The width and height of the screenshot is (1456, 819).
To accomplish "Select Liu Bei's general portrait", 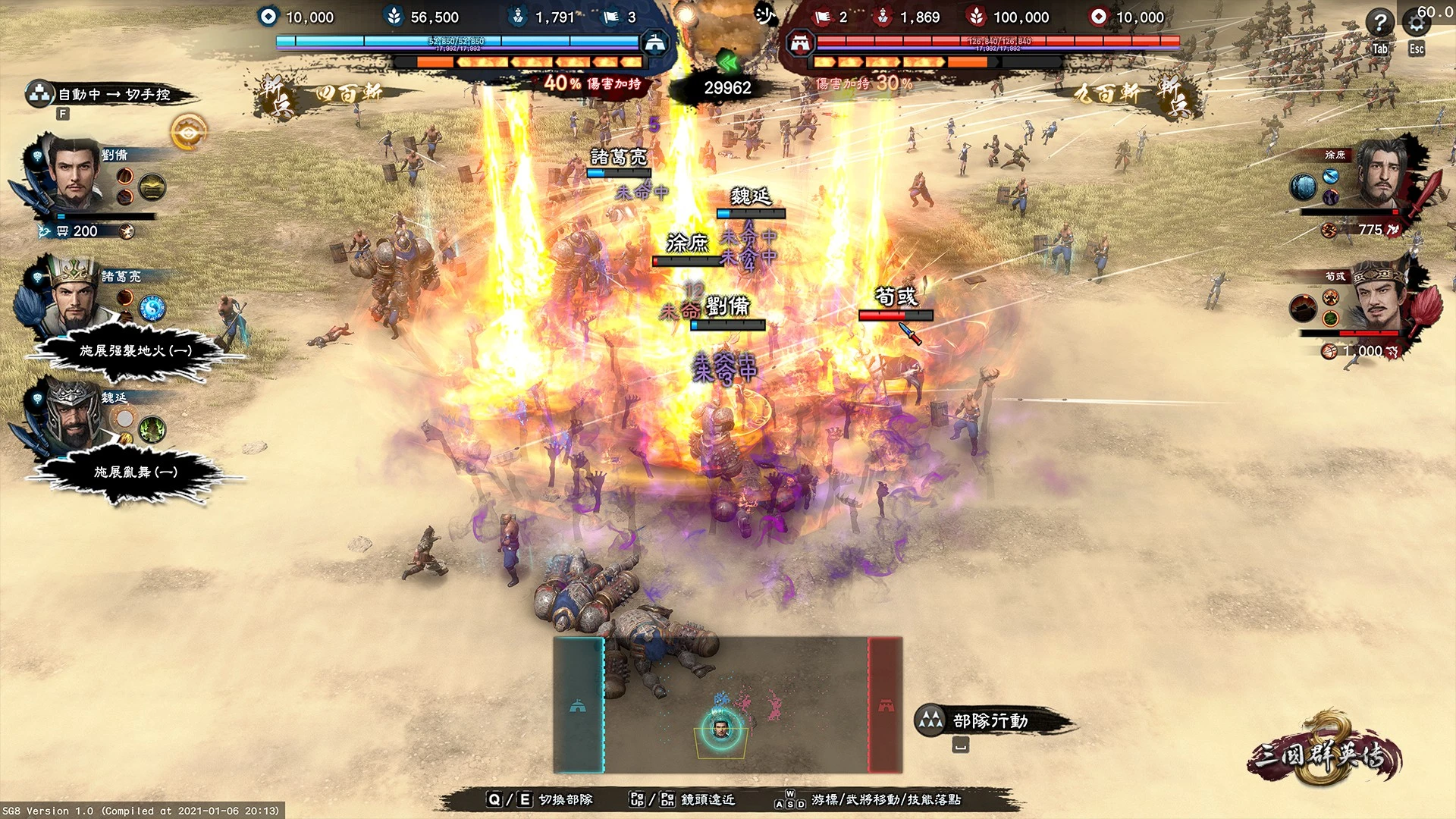I will pos(75,175).
